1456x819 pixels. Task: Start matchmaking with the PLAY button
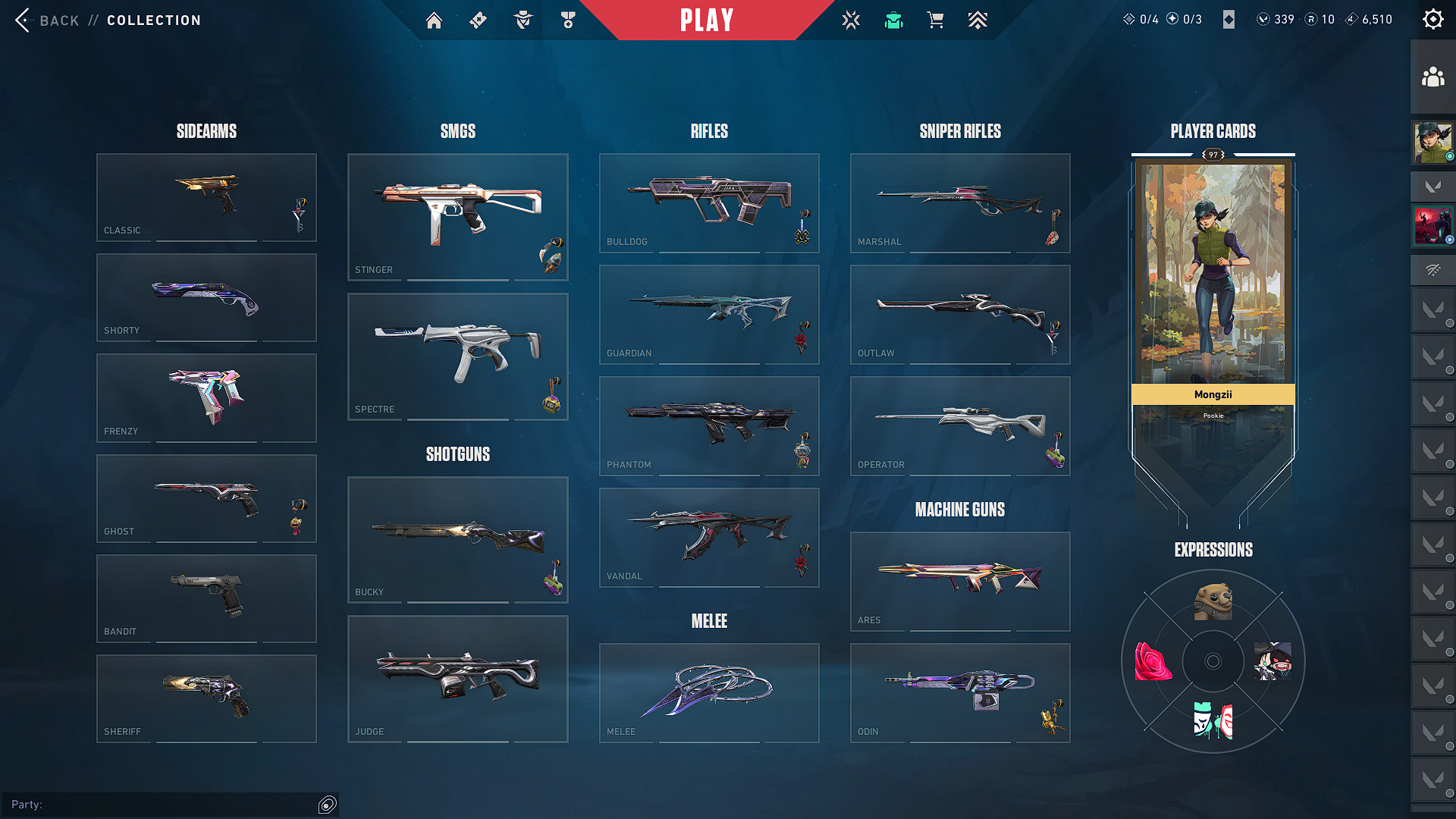click(x=706, y=20)
